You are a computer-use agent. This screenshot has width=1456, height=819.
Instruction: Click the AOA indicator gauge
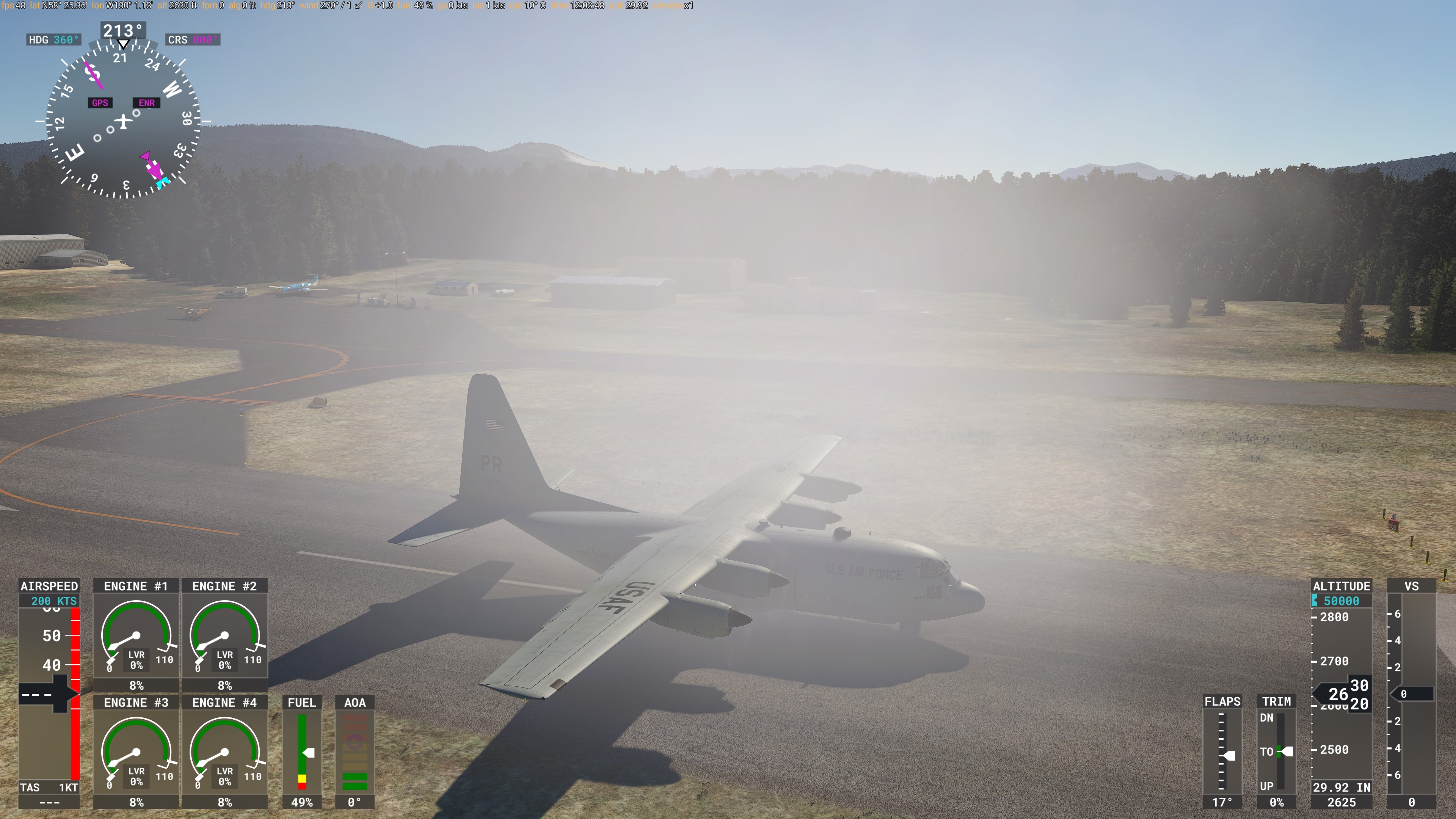(356, 752)
